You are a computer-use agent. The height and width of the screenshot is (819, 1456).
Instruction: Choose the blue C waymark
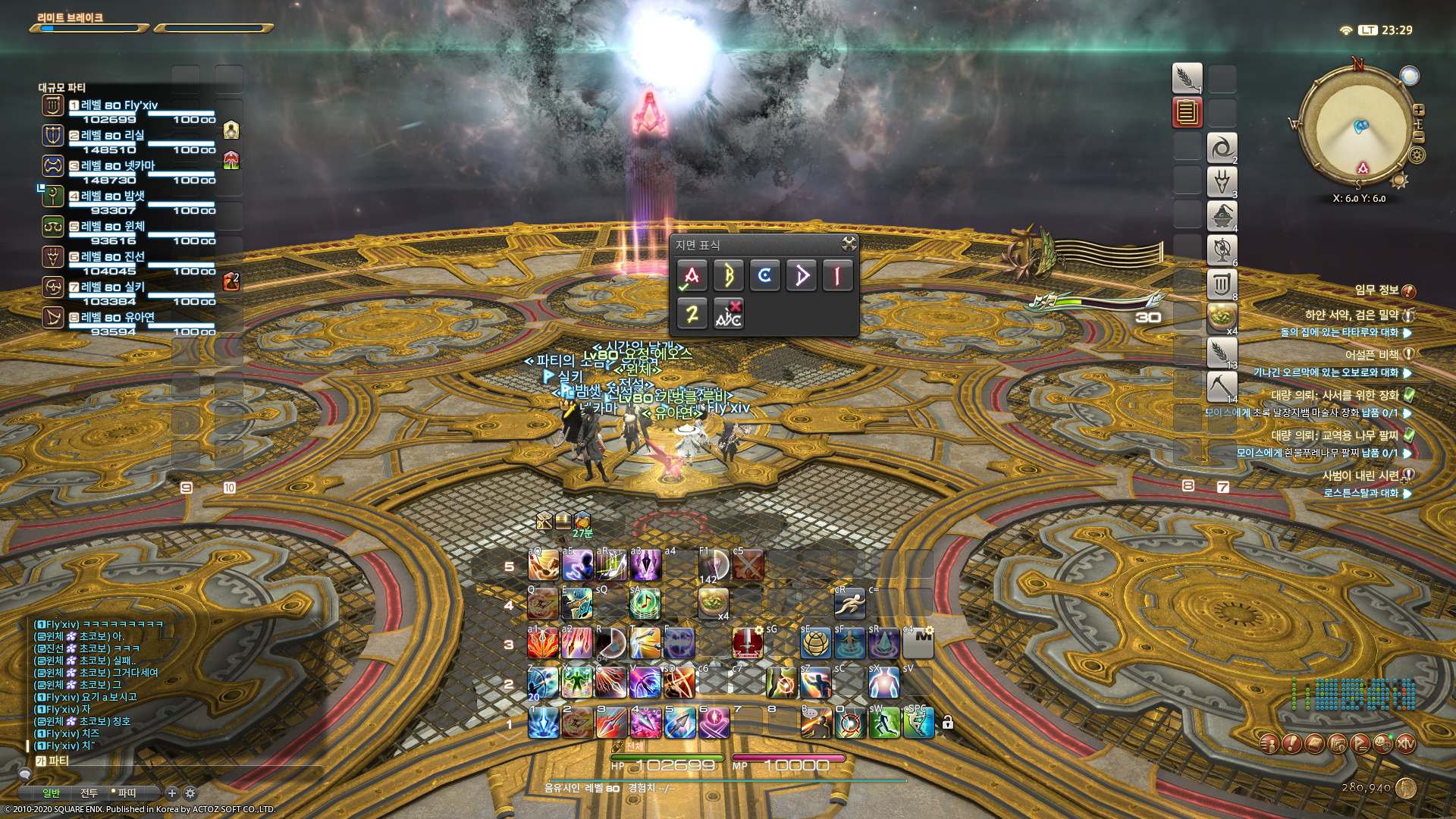764,276
